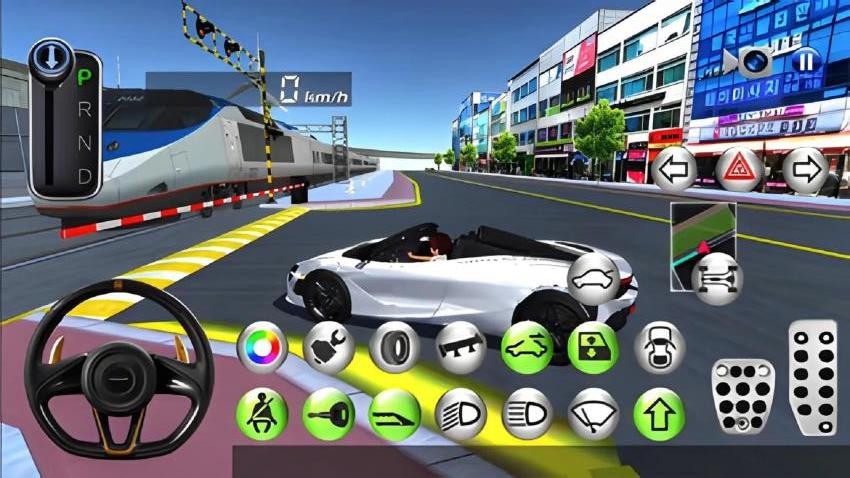Open the car doors button
850x478 pixels.
pos(659,347)
